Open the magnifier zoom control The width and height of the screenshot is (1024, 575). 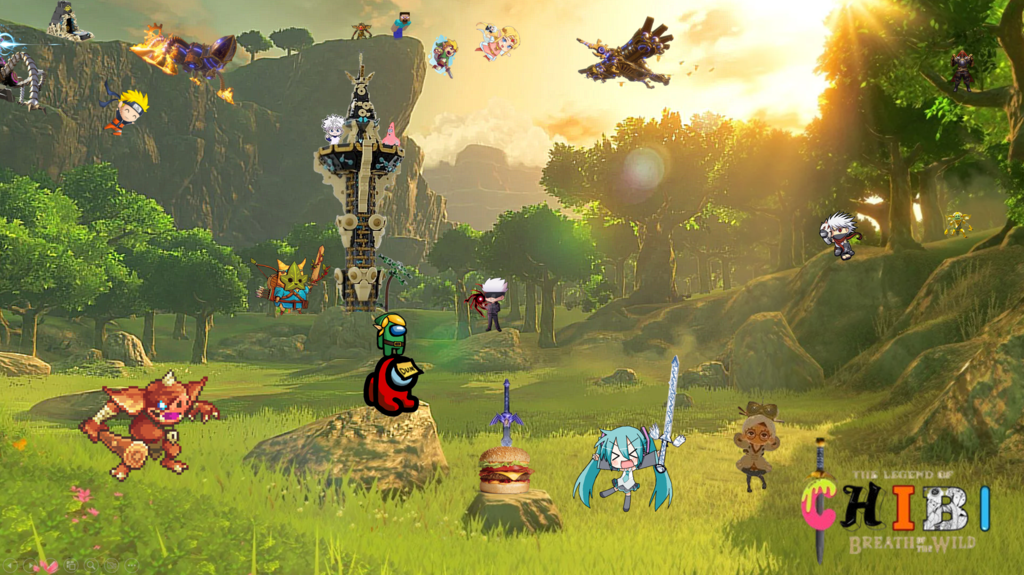tap(91, 565)
